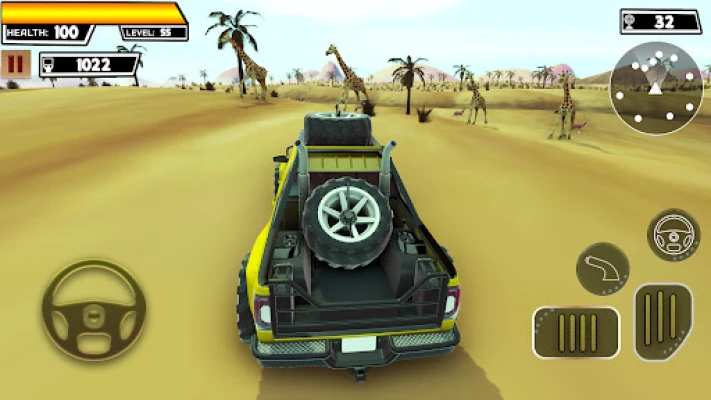Hit the wide brake pedal
This screenshot has height=400, width=711.
[576, 332]
